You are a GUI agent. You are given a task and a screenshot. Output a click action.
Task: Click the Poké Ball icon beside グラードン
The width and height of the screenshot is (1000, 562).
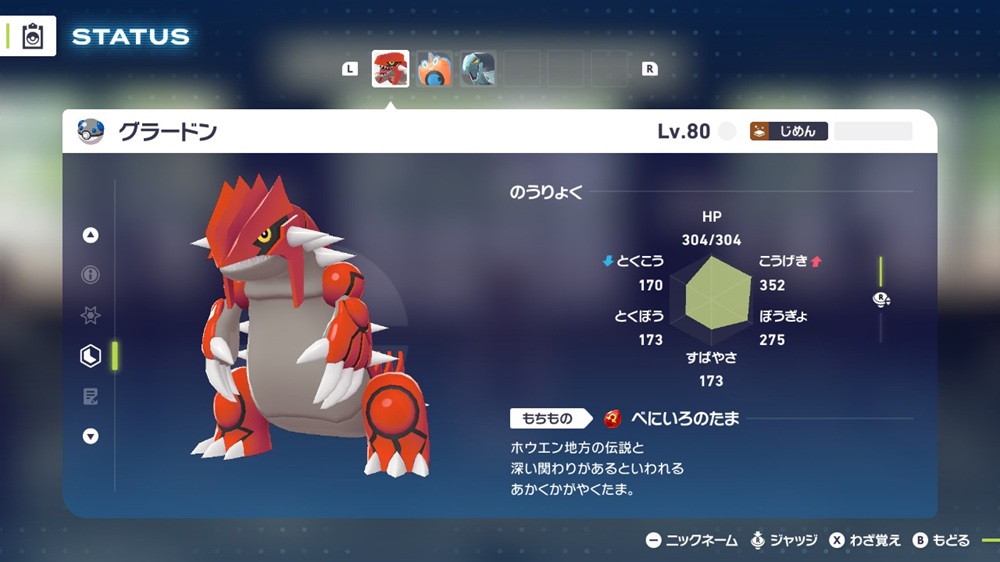(91, 131)
